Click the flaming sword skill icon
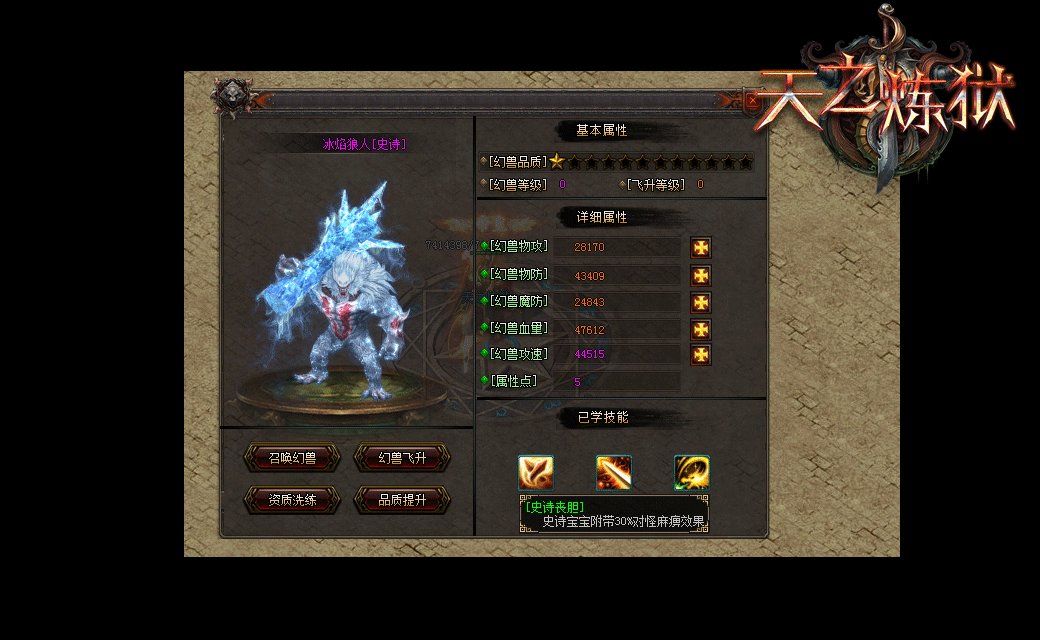 (614, 472)
